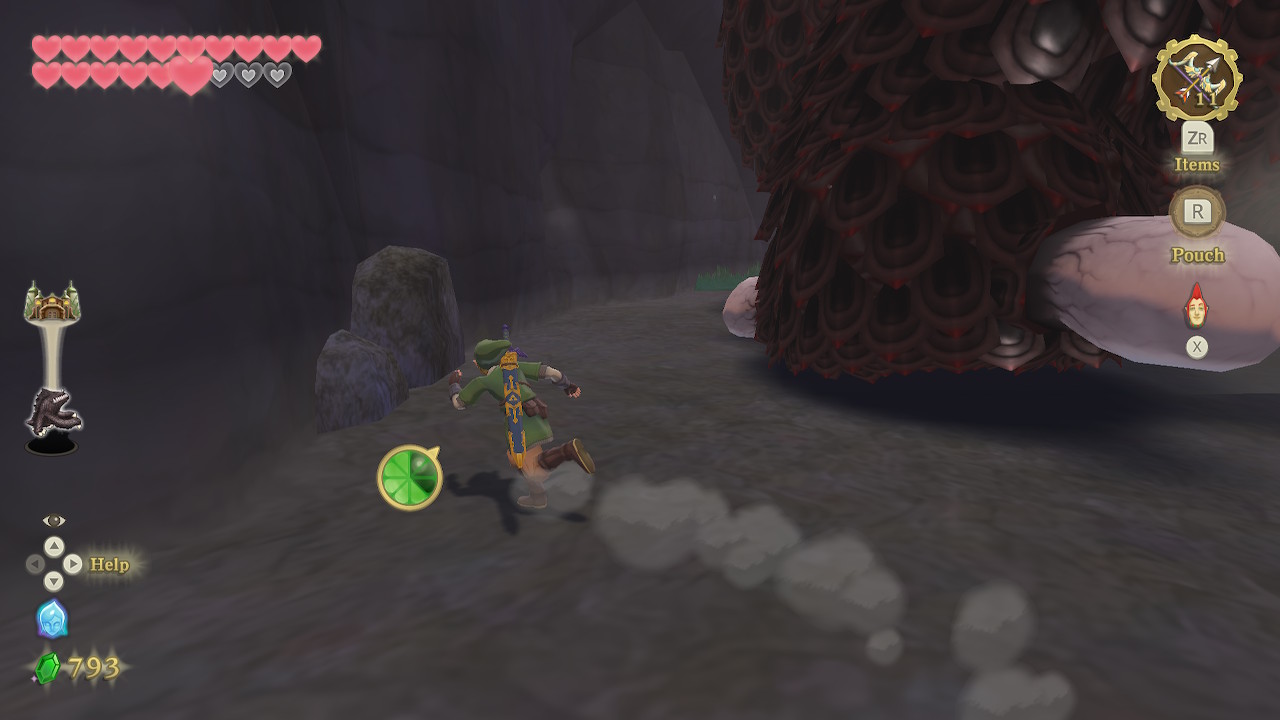The height and width of the screenshot is (720, 1280).
Task: Select the bow item icon
Action: pyautogui.click(x=1196, y=79)
